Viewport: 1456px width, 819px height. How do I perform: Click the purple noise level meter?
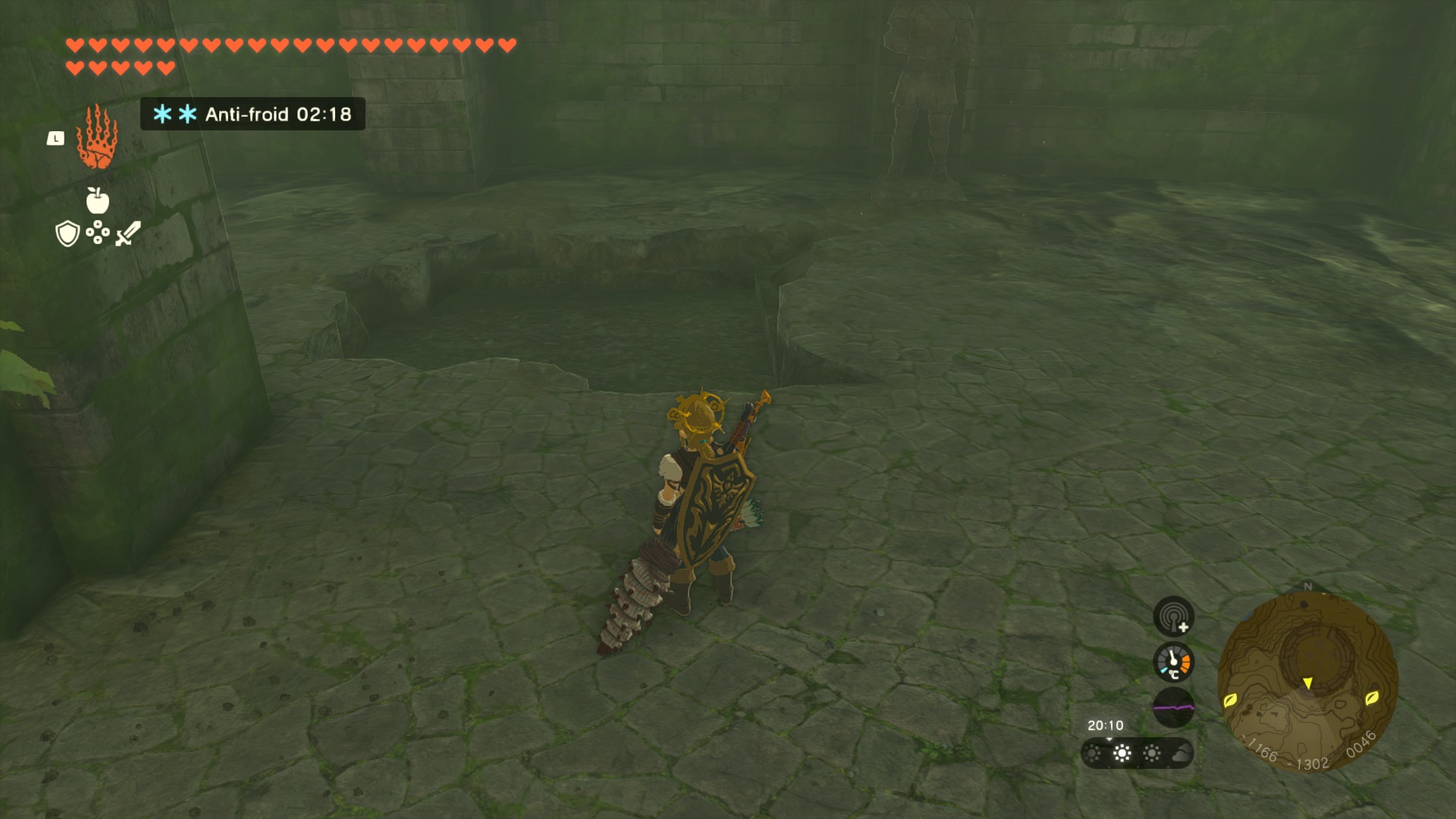click(1173, 708)
